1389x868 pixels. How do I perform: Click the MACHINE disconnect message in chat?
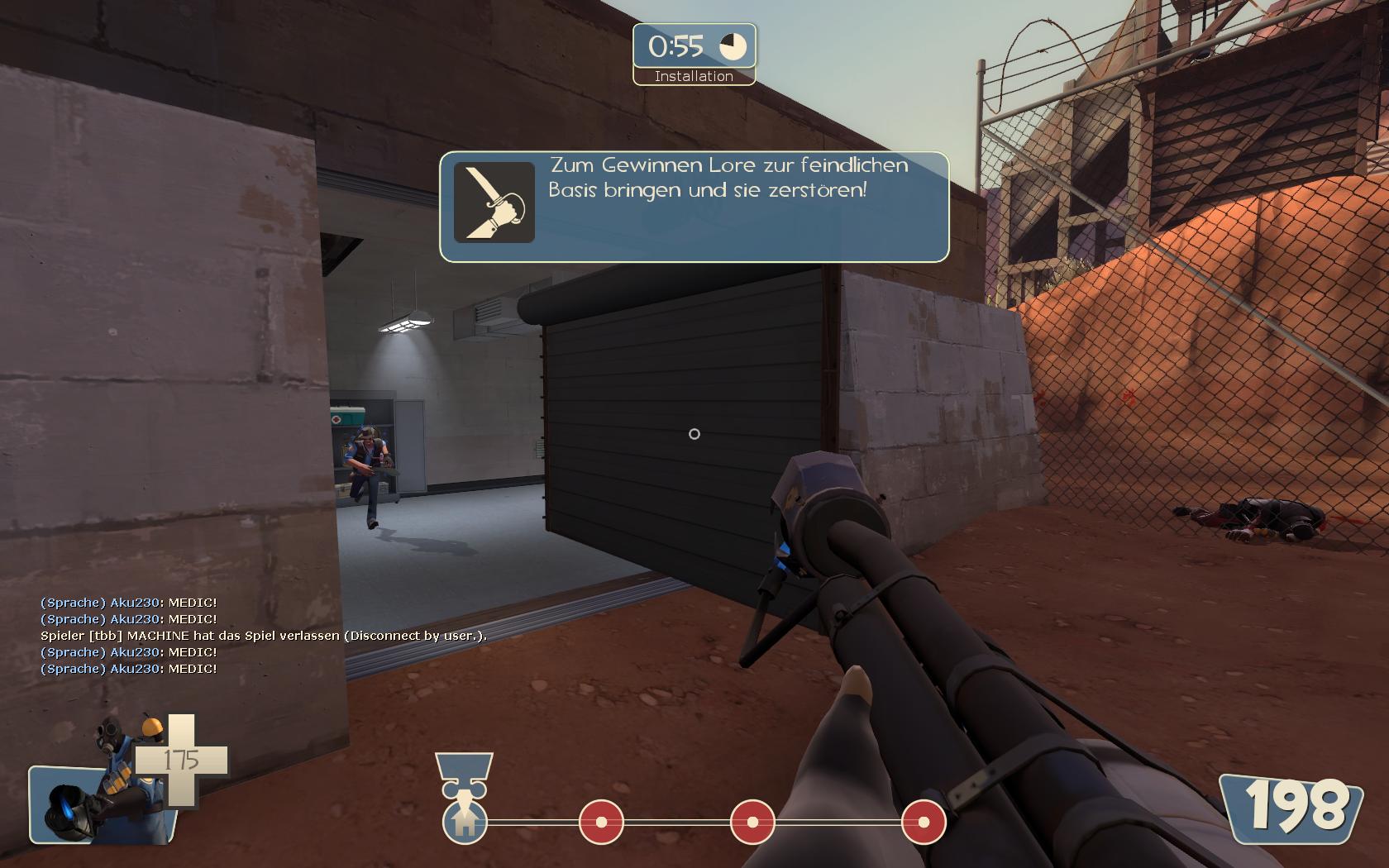click(x=263, y=636)
